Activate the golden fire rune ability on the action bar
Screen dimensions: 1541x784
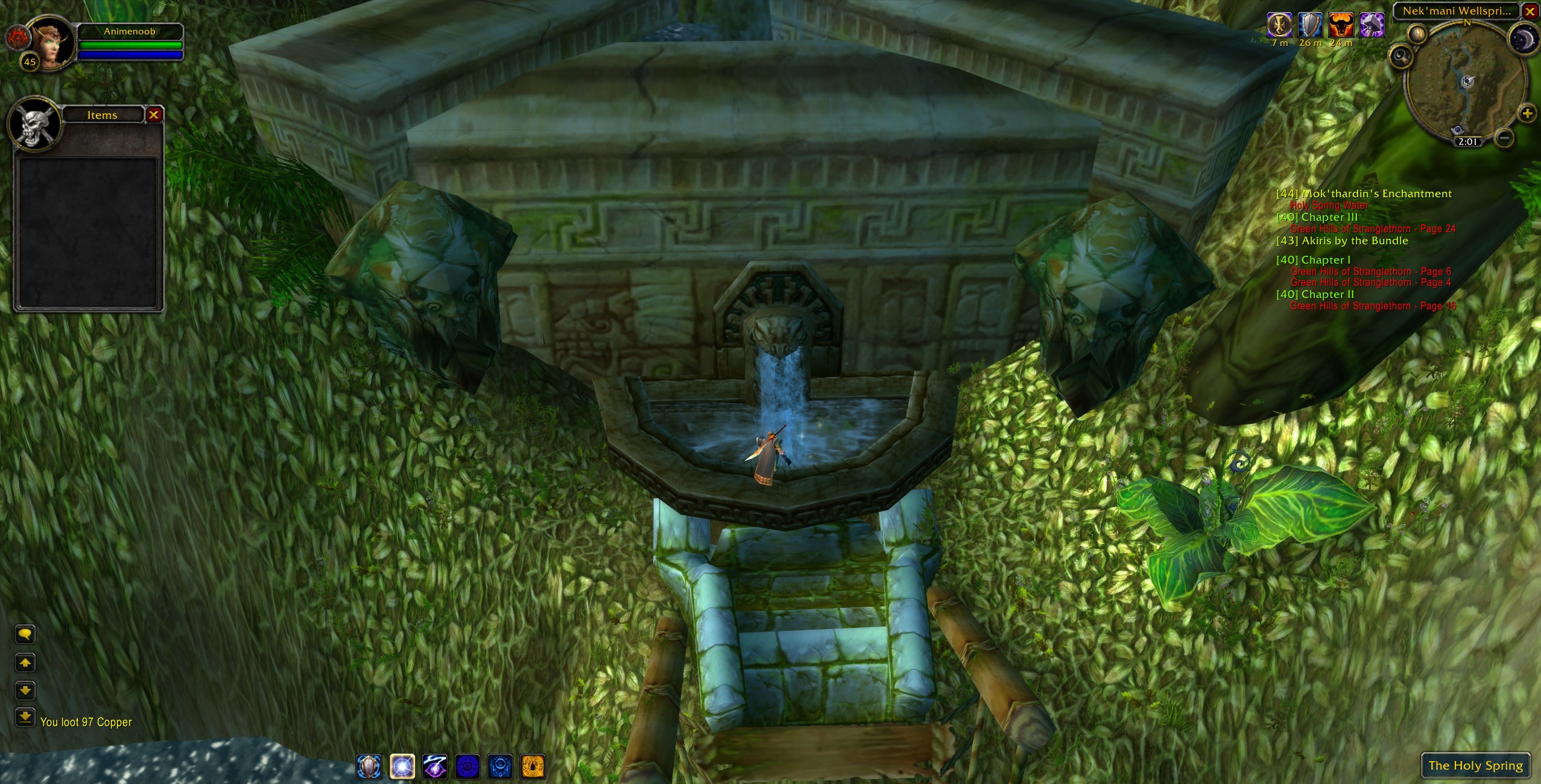click(533, 767)
